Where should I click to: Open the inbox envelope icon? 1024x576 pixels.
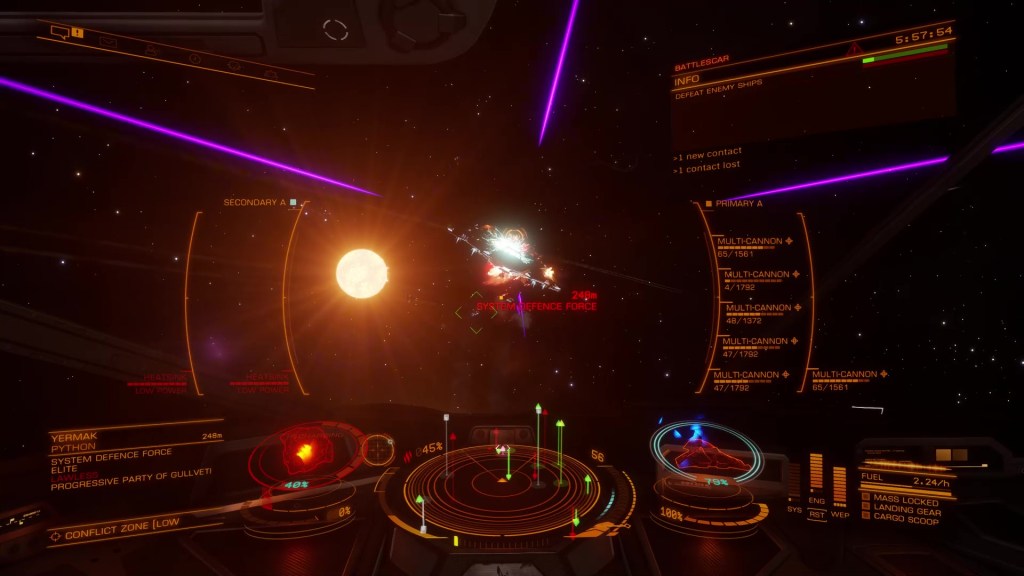(106, 42)
